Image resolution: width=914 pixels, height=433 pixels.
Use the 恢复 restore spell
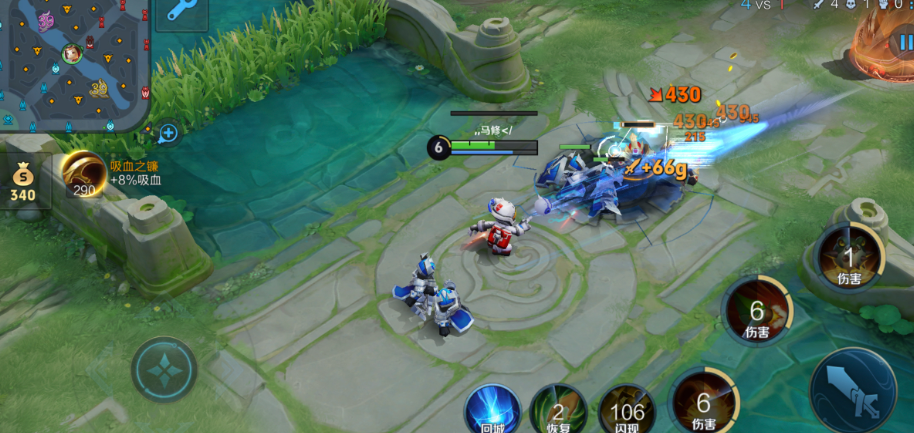pyautogui.click(x=558, y=409)
